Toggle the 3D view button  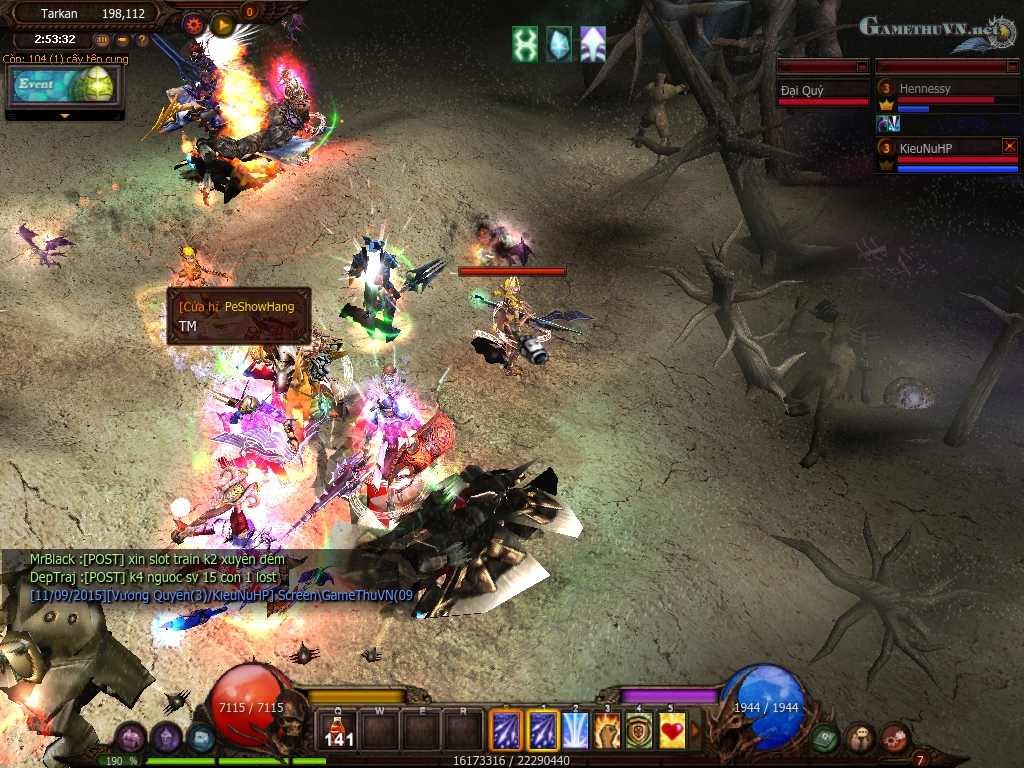click(102, 40)
